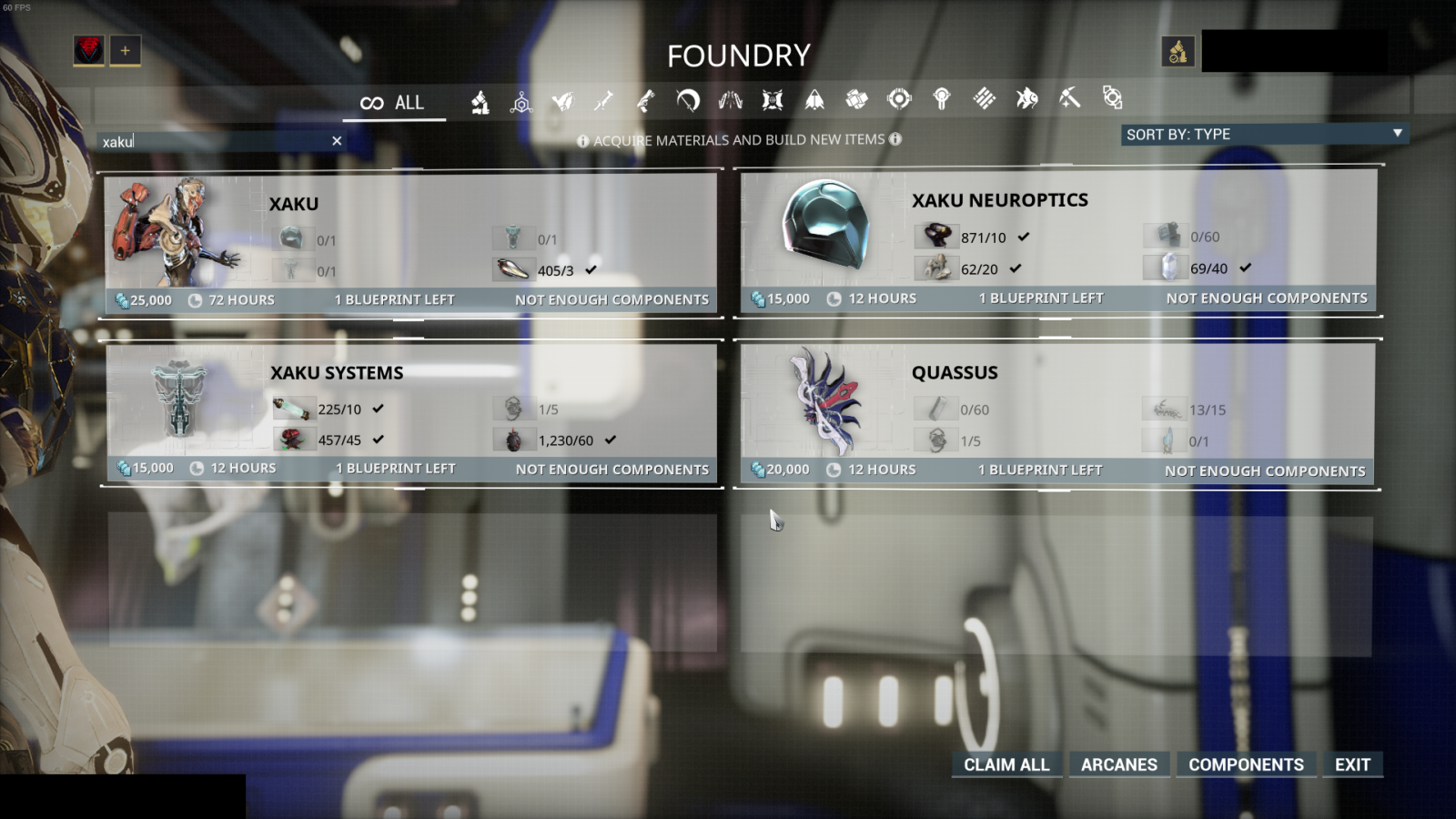This screenshot has height=819, width=1456.
Task: Click the clan emblem in the top-left corner
Action: pos(89,51)
